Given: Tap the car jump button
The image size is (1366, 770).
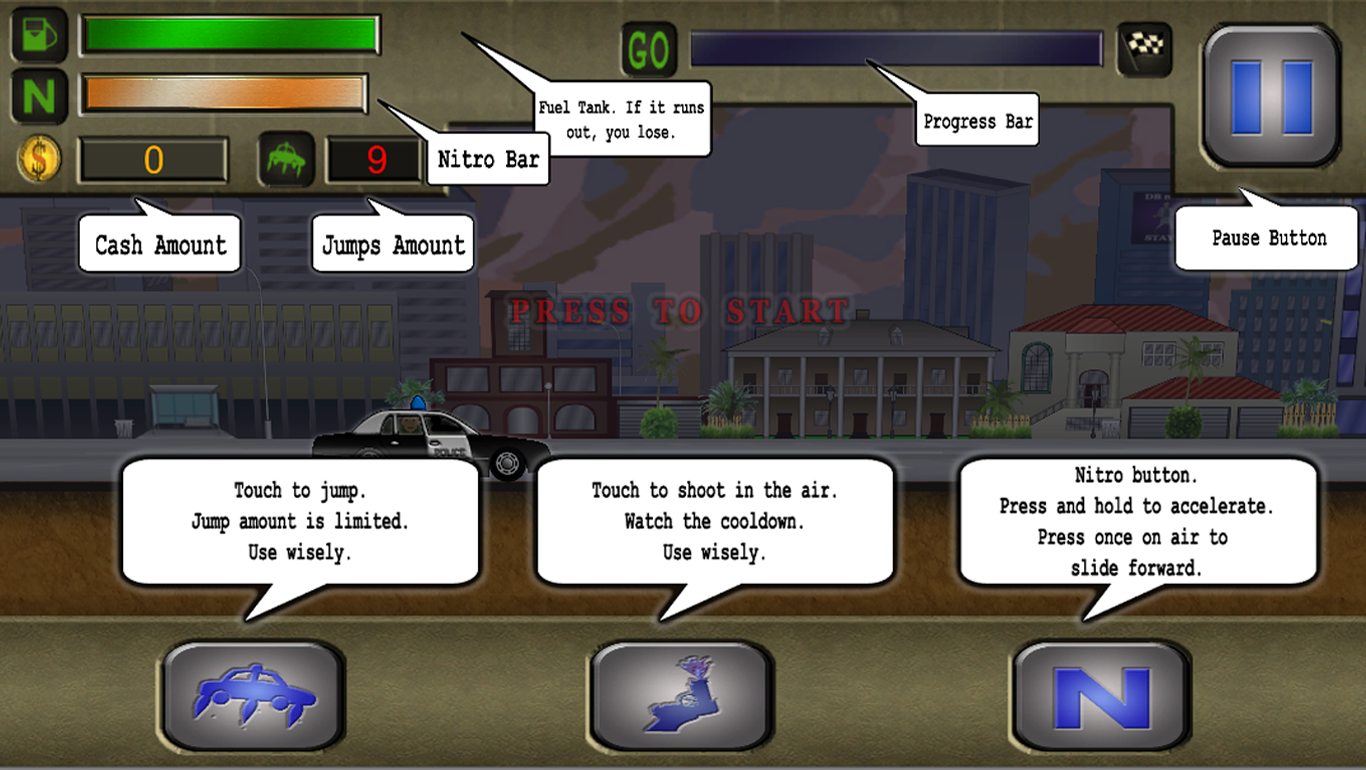Looking at the screenshot, I should (254, 696).
